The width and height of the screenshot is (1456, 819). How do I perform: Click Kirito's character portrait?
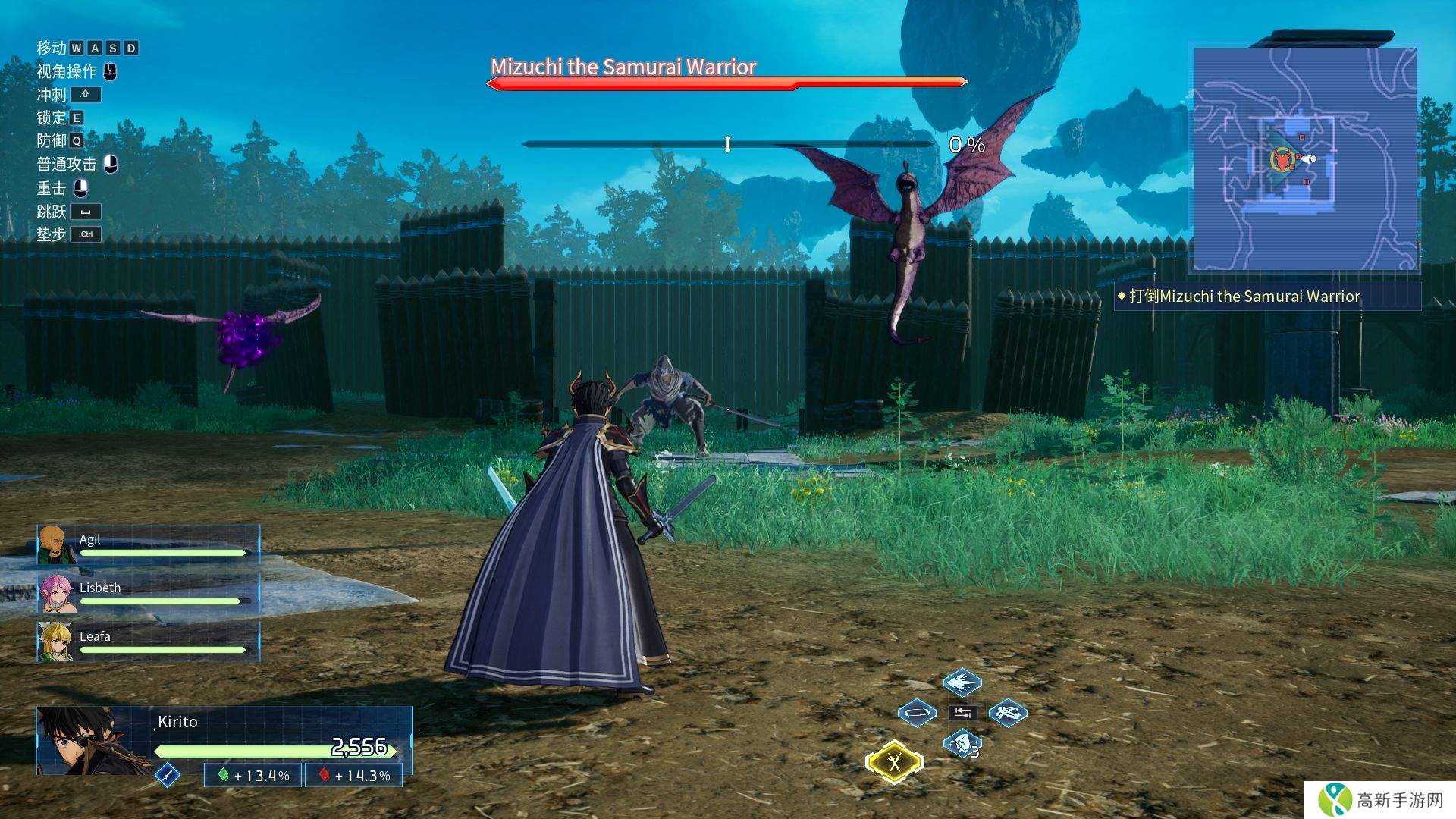tap(85, 741)
